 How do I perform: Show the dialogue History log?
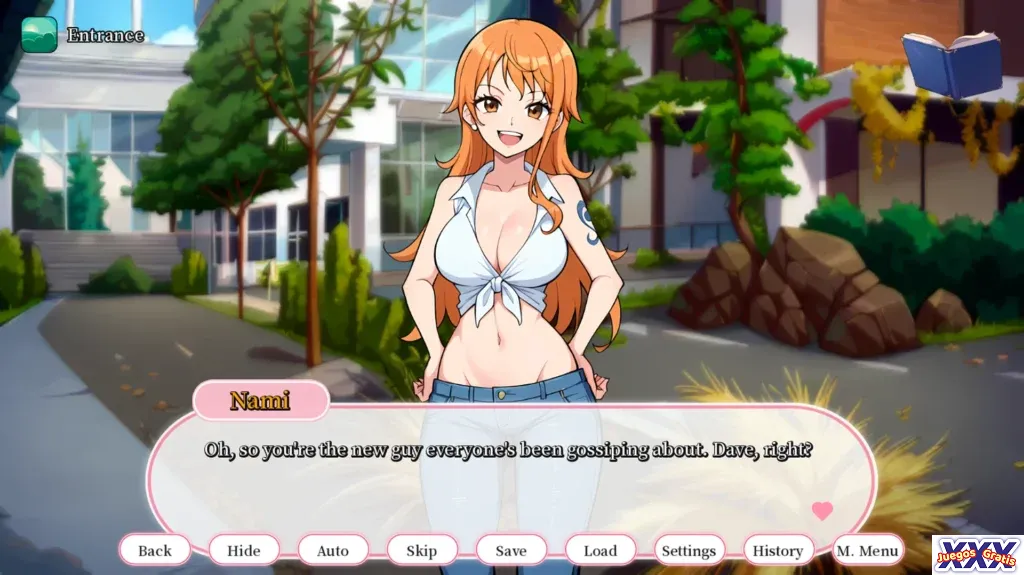778,550
